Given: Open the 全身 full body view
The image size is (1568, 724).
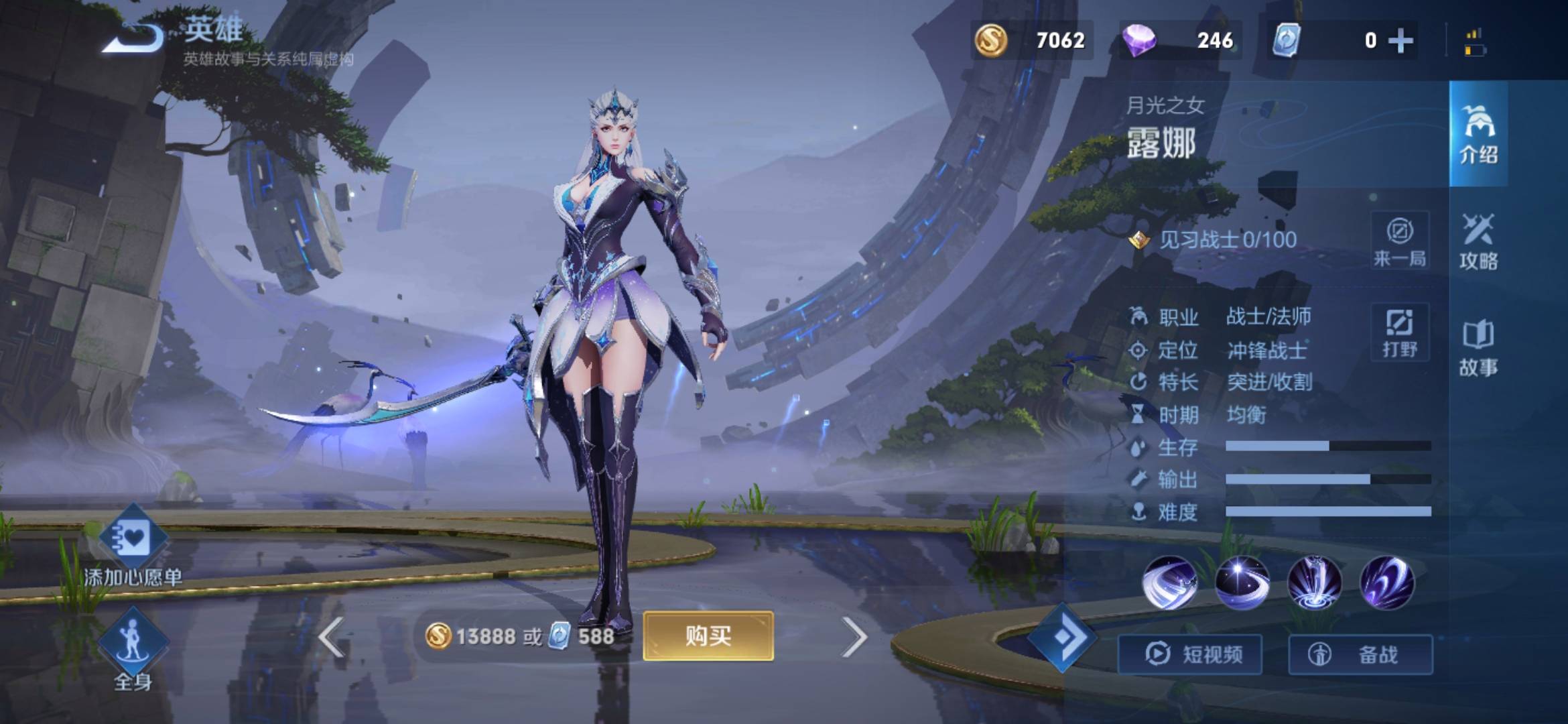Looking at the screenshot, I should click(x=133, y=647).
